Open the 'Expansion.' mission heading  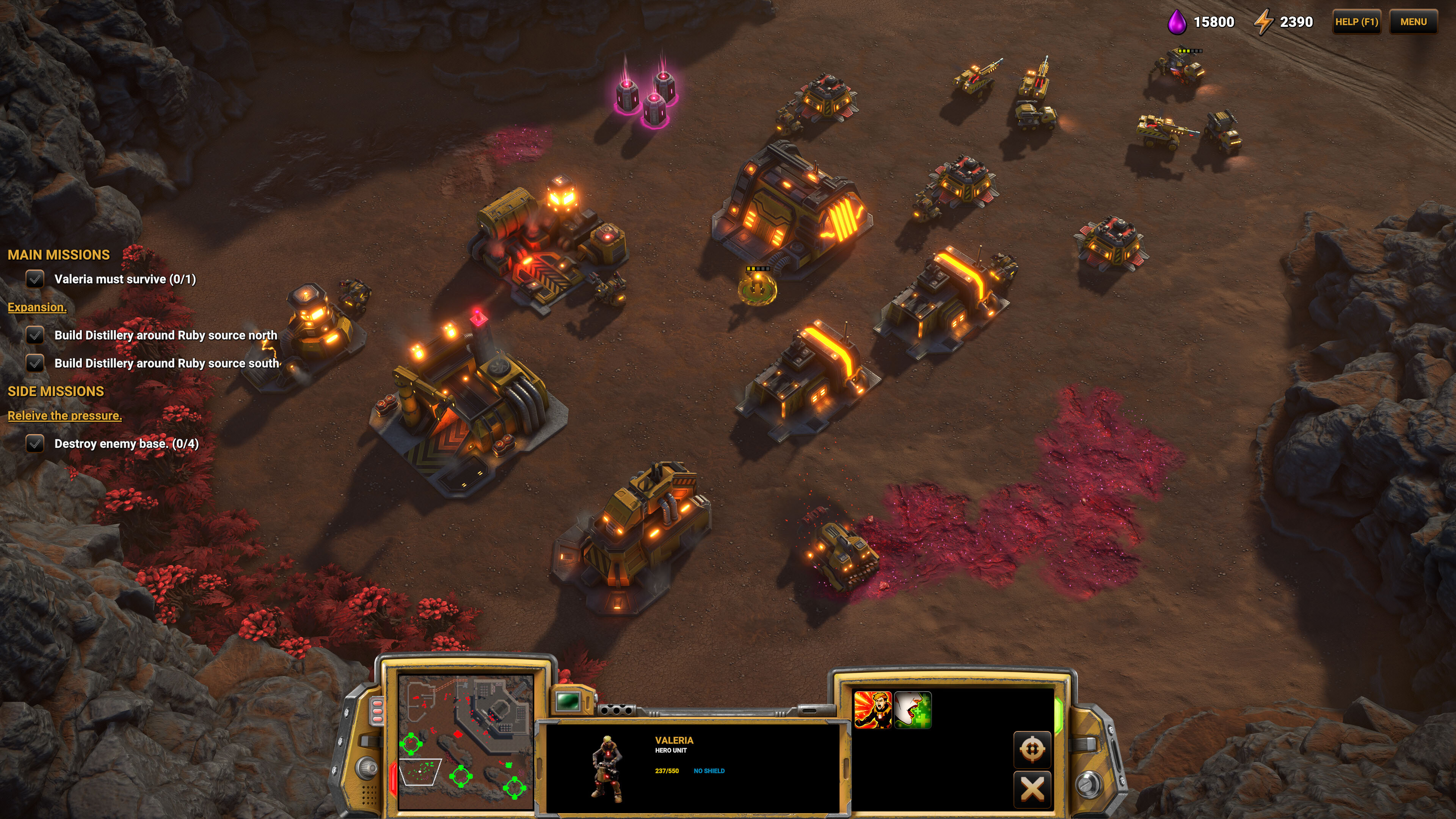(x=37, y=308)
